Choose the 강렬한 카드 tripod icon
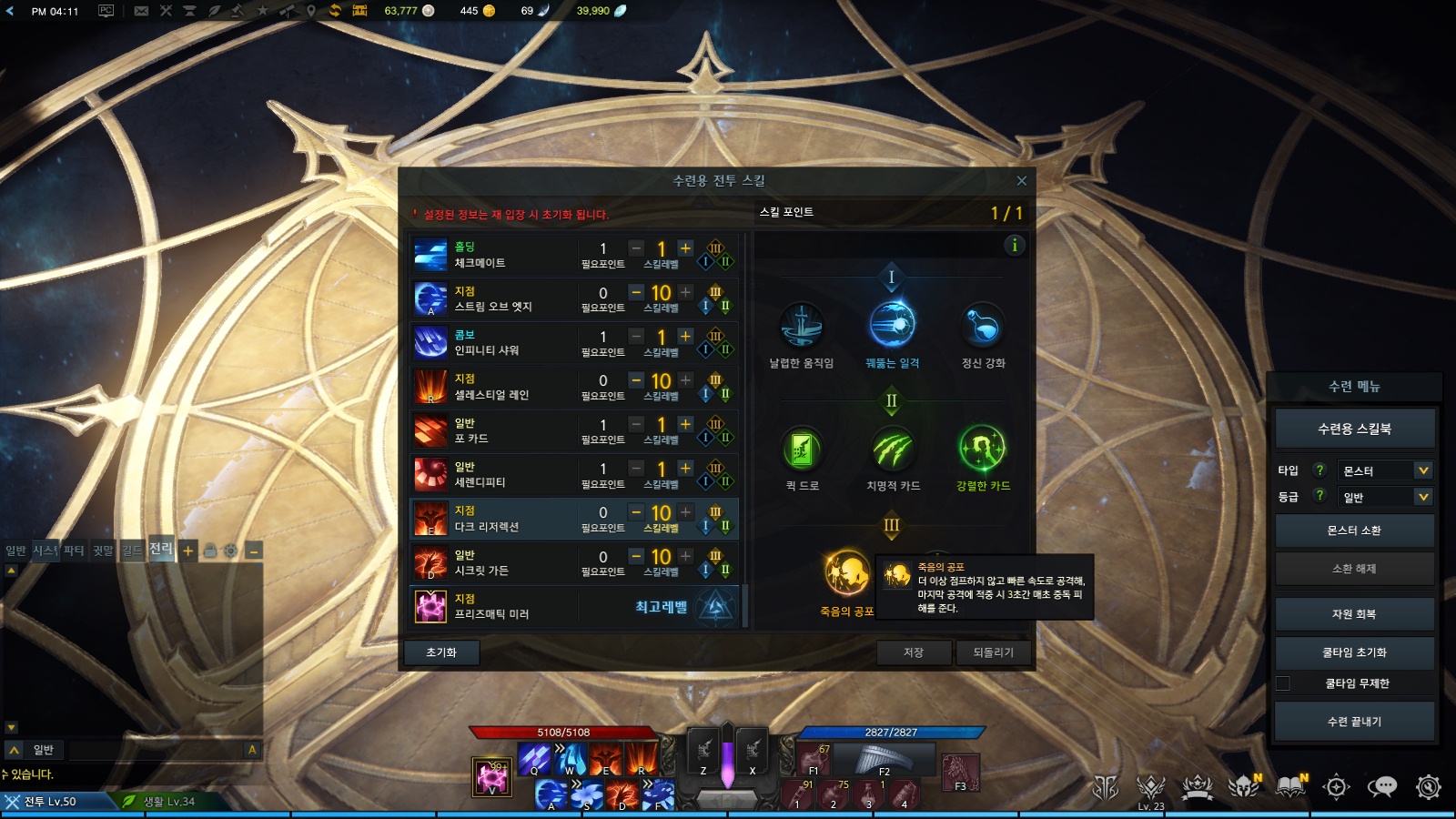The width and height of the screenshot is (1456, 819). [983, 449]
